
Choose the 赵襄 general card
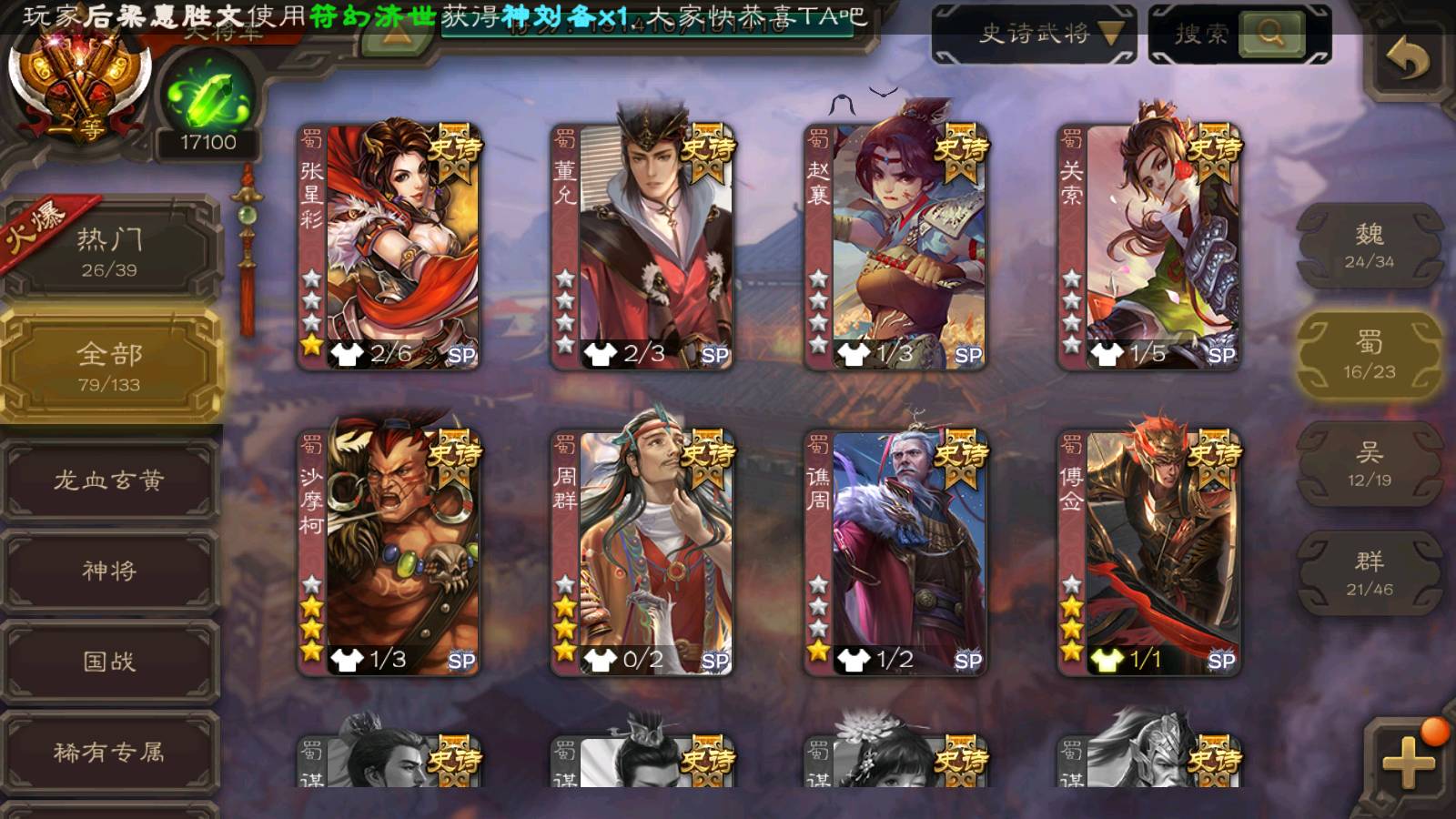(895, 246)
